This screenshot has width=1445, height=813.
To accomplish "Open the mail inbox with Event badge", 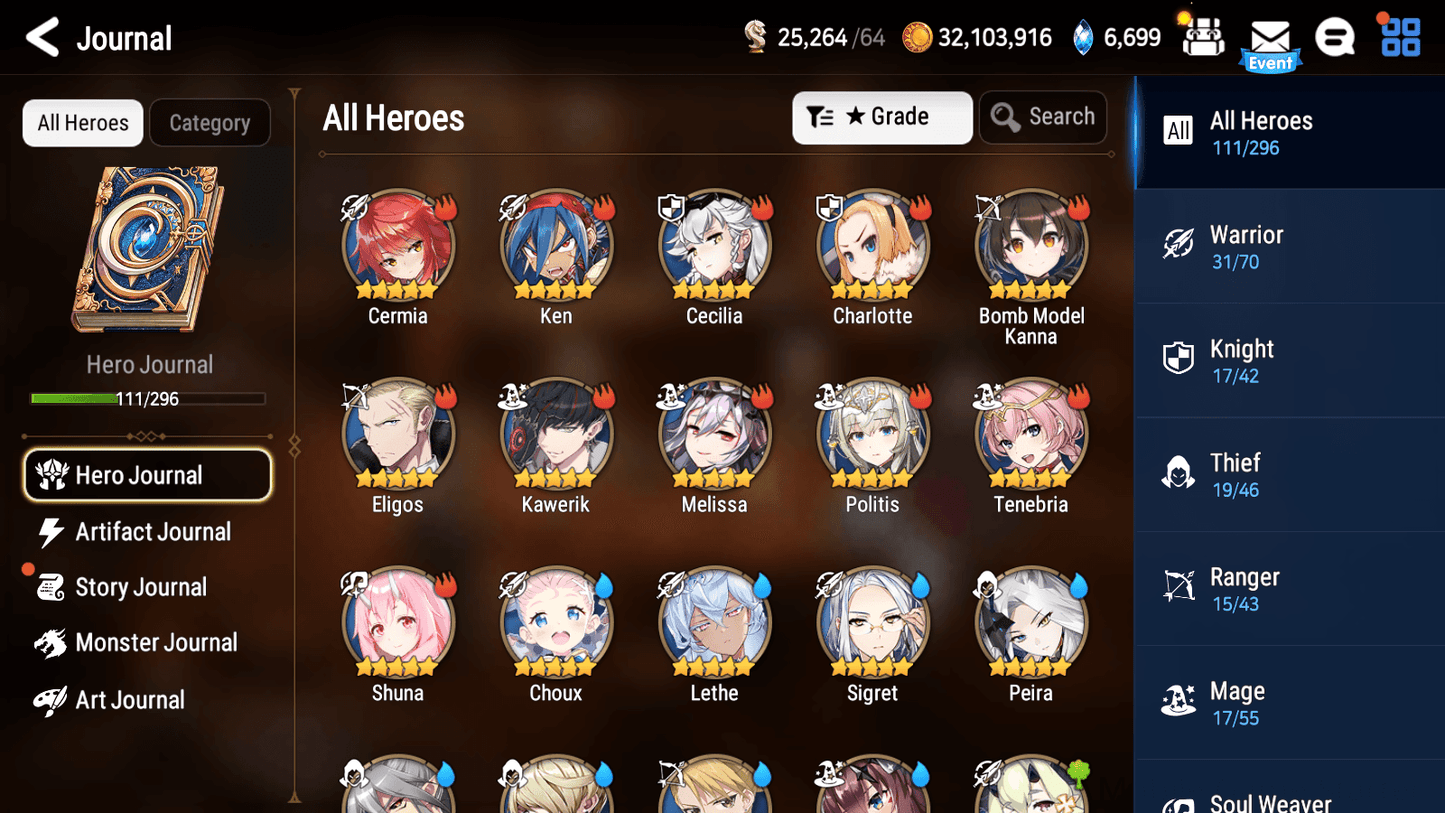I will [1270, 38].
